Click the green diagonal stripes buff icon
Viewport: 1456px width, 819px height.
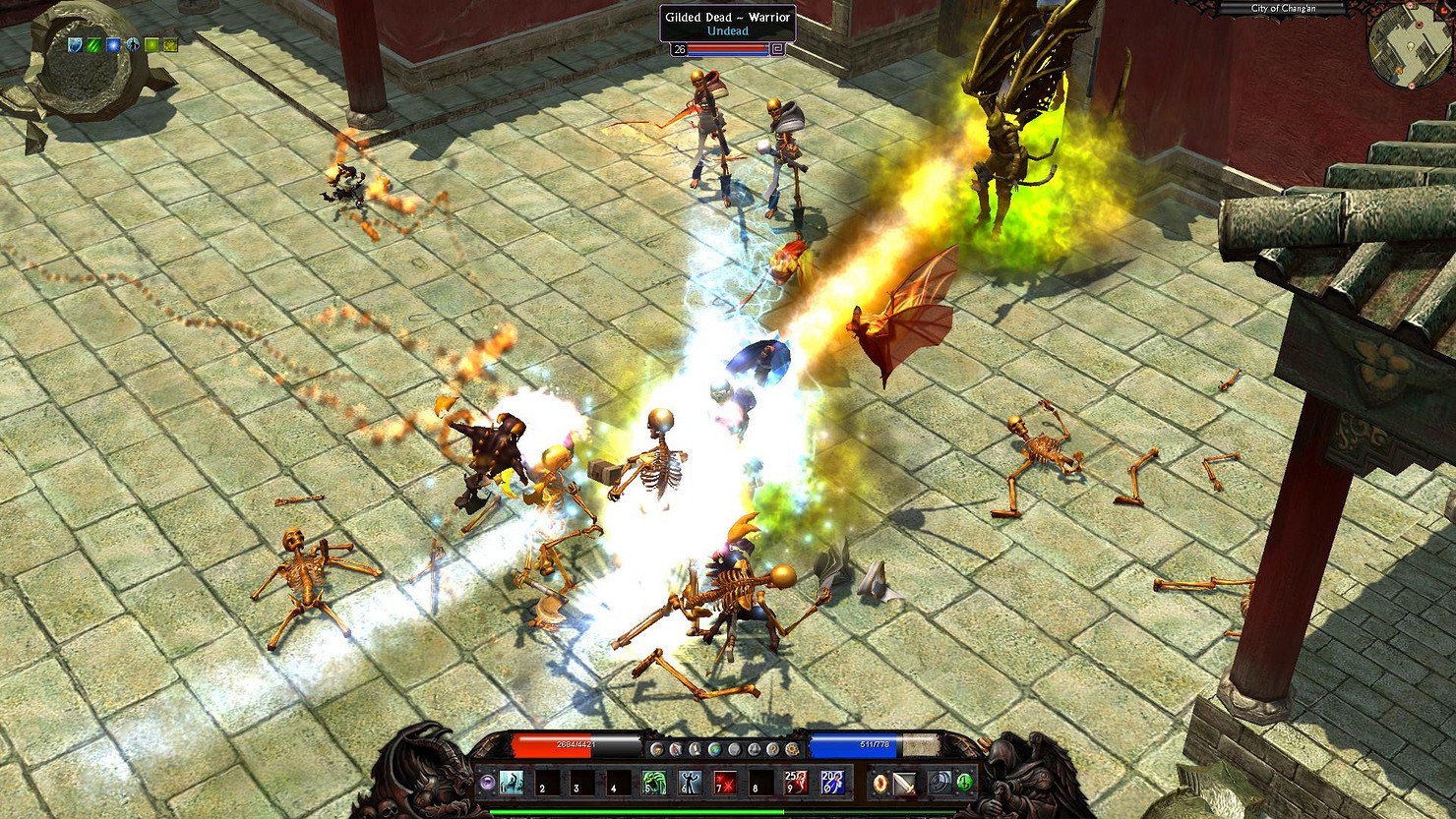click(94, 45)
